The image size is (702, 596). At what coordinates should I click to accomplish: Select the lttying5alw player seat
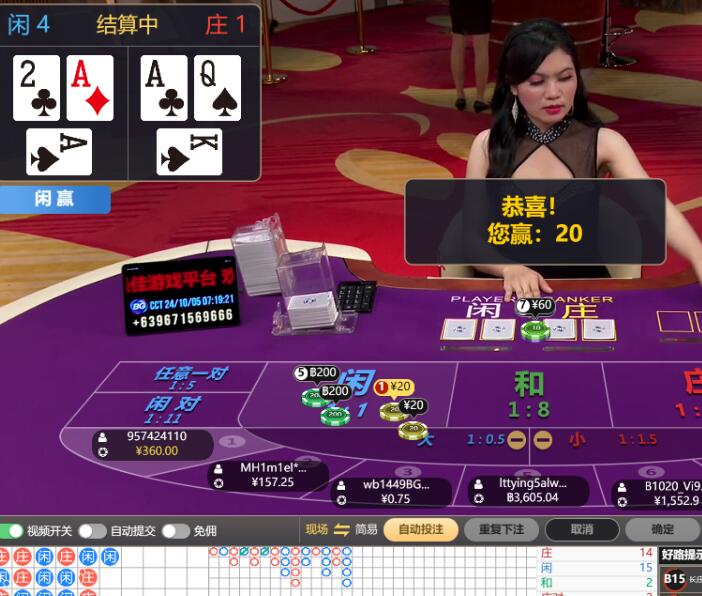click(529, 490)
